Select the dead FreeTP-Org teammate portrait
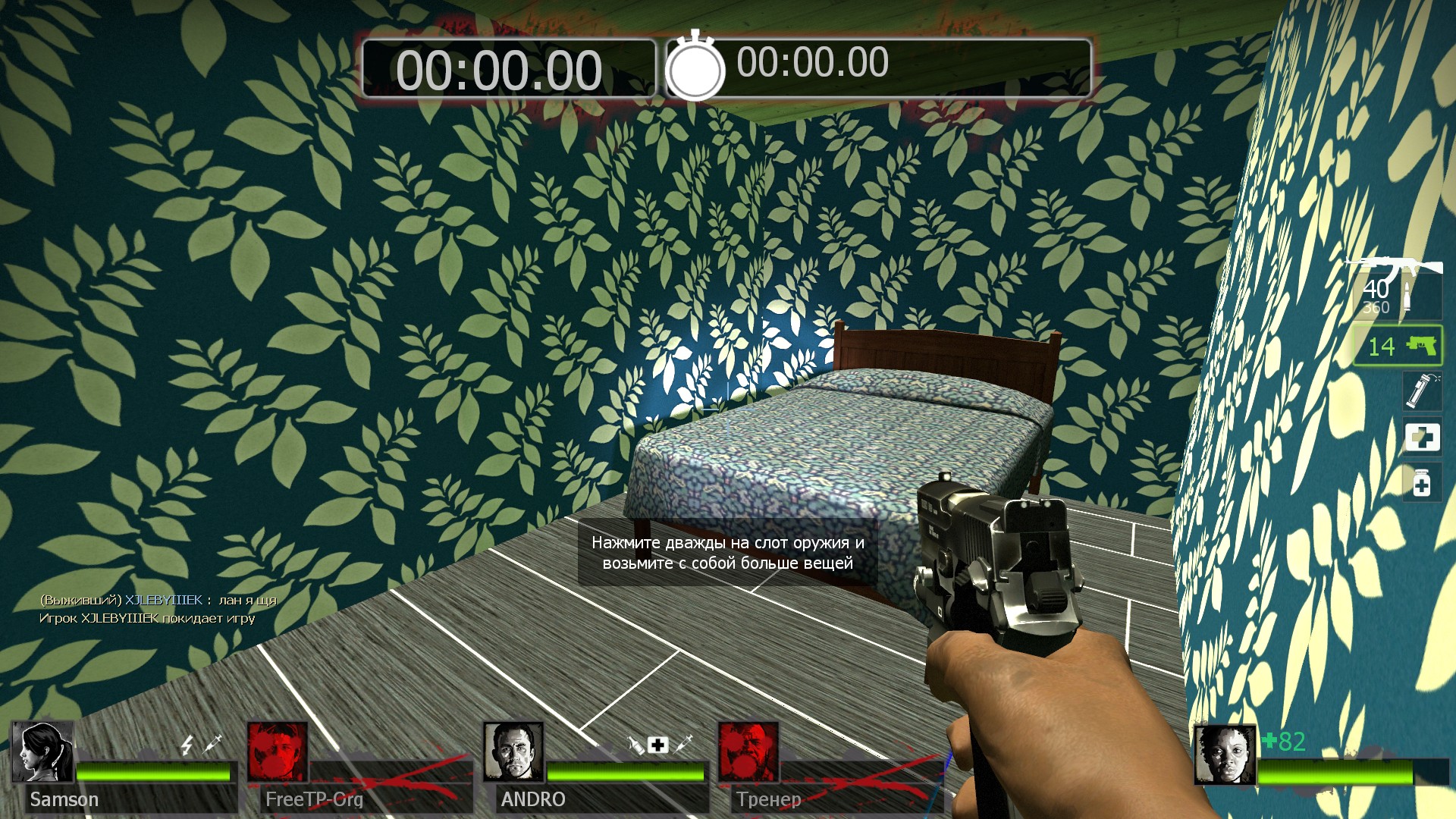 pyautogui.click(x=278, y=752)
